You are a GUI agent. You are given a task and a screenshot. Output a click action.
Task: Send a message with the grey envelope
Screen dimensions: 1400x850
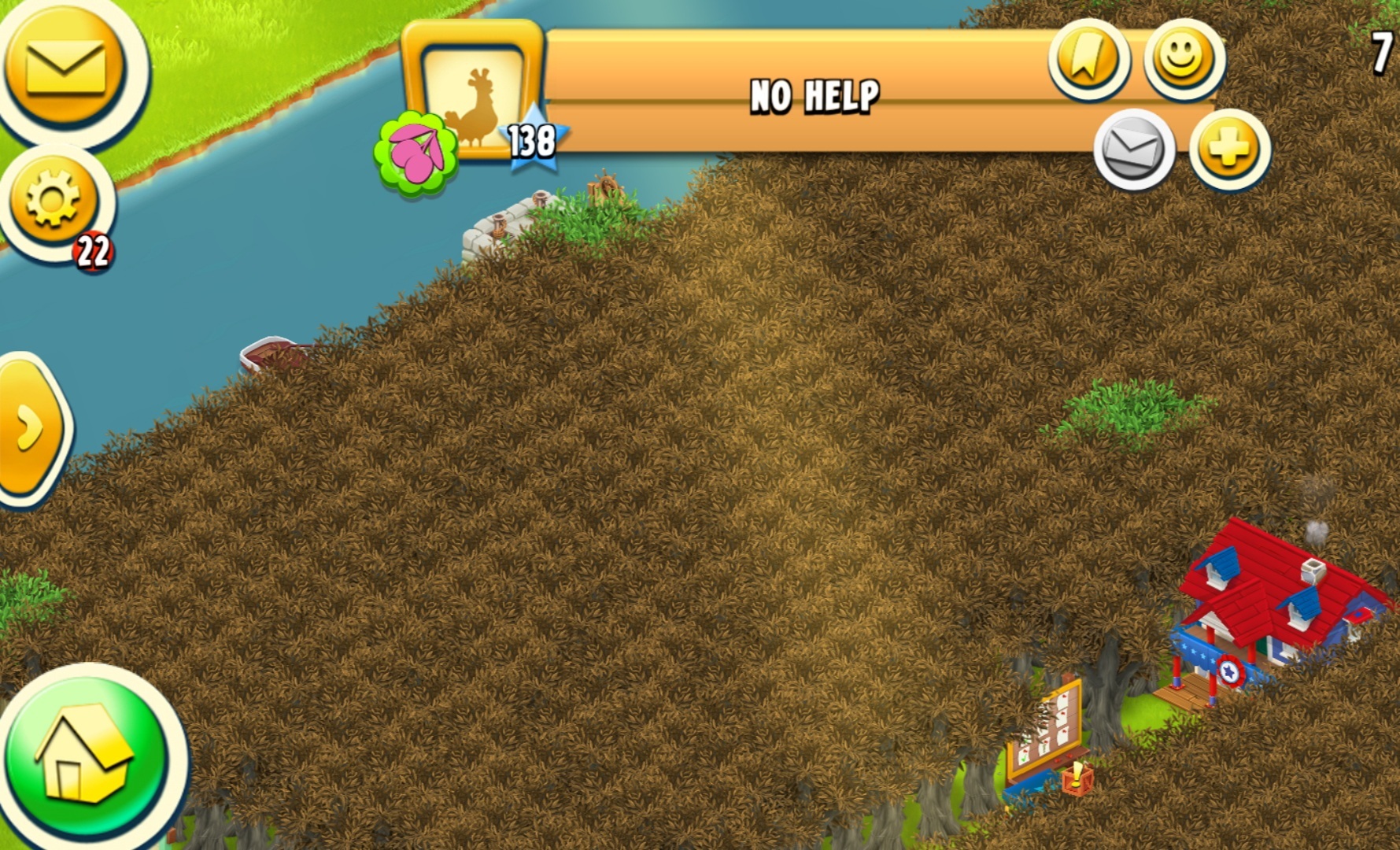click(1133, 149)
